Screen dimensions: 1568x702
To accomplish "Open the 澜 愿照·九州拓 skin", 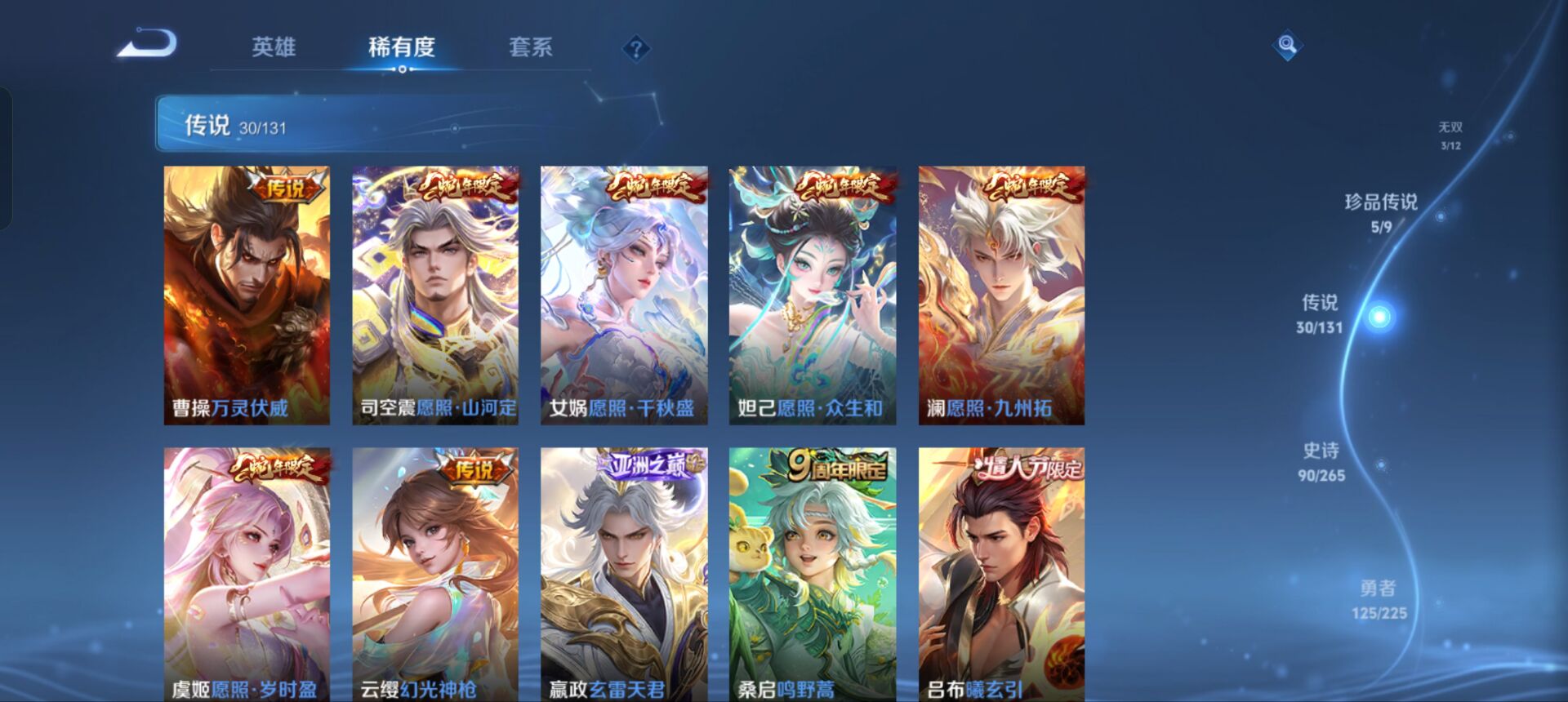I will [1001, 294].
